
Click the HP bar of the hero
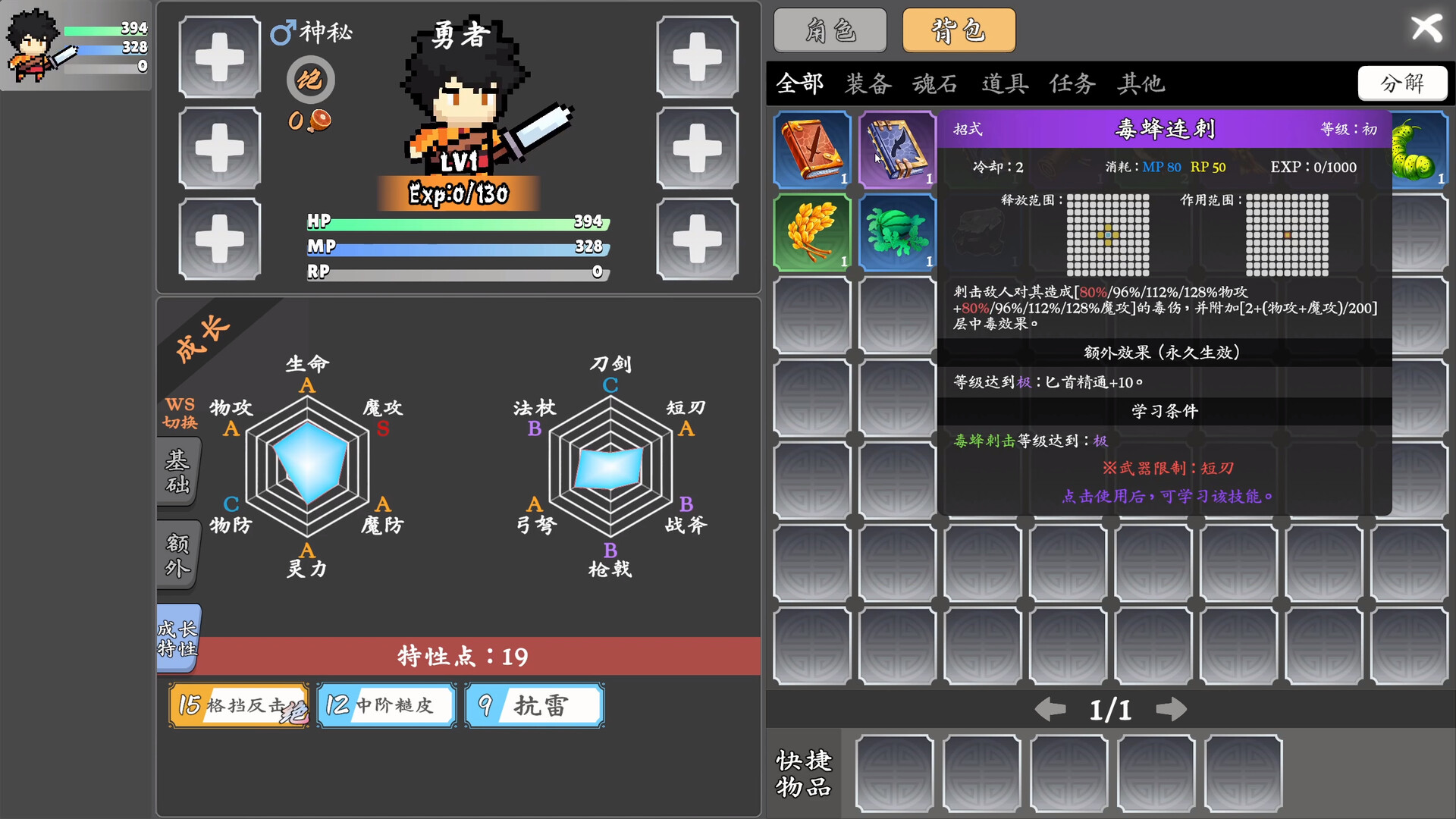(x=455, y=221)
